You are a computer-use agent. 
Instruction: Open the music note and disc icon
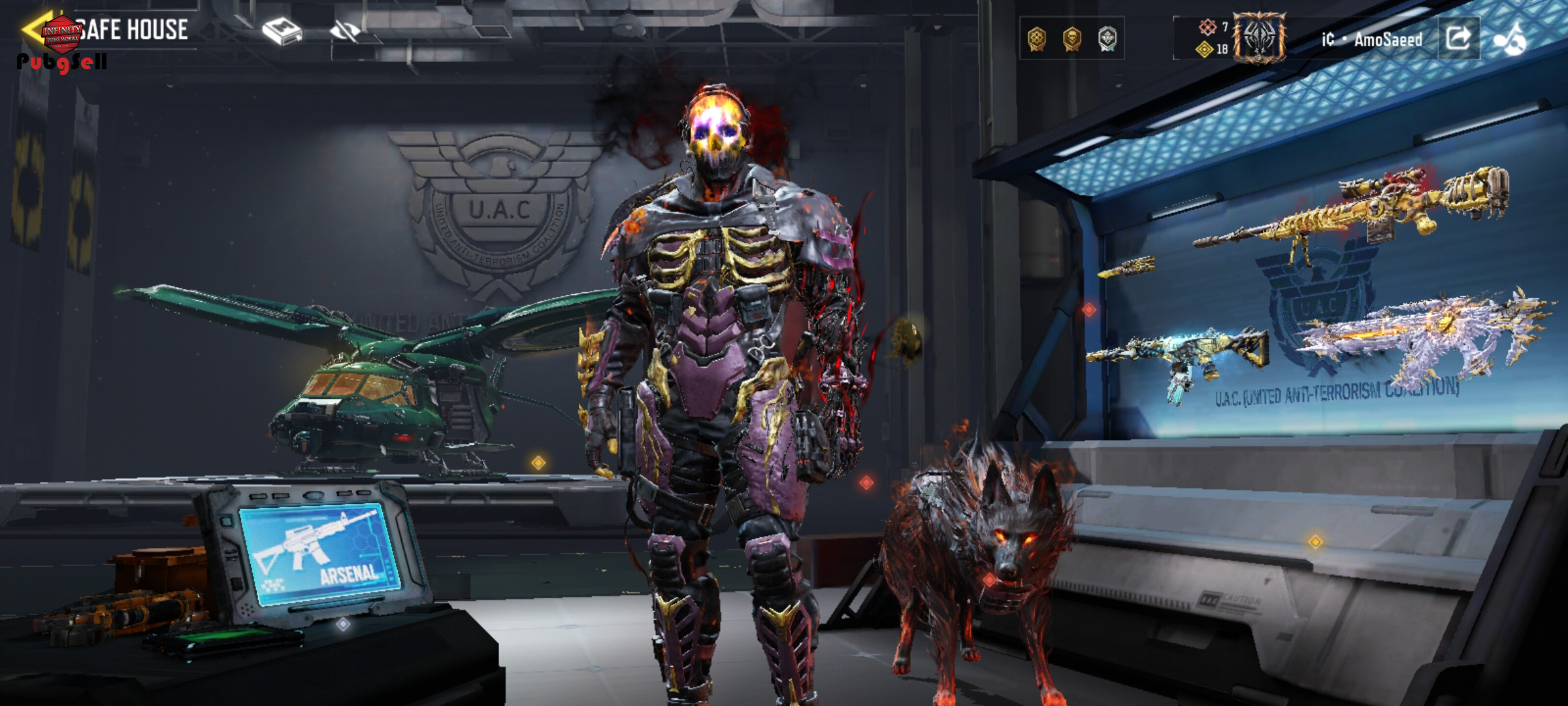click(1510, 39)
